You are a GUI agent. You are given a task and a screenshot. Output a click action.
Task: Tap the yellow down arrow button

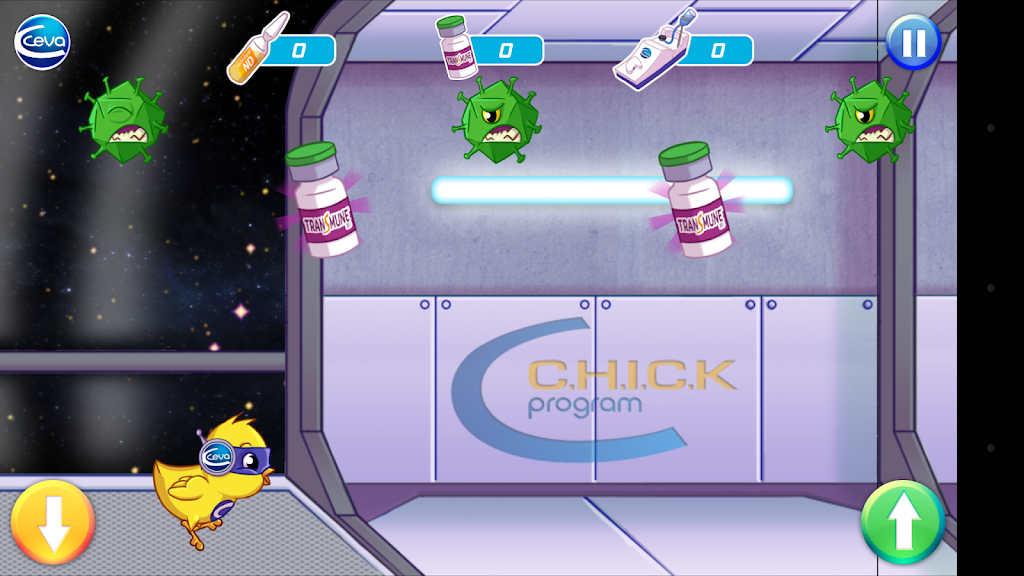[x=53, y=522]
